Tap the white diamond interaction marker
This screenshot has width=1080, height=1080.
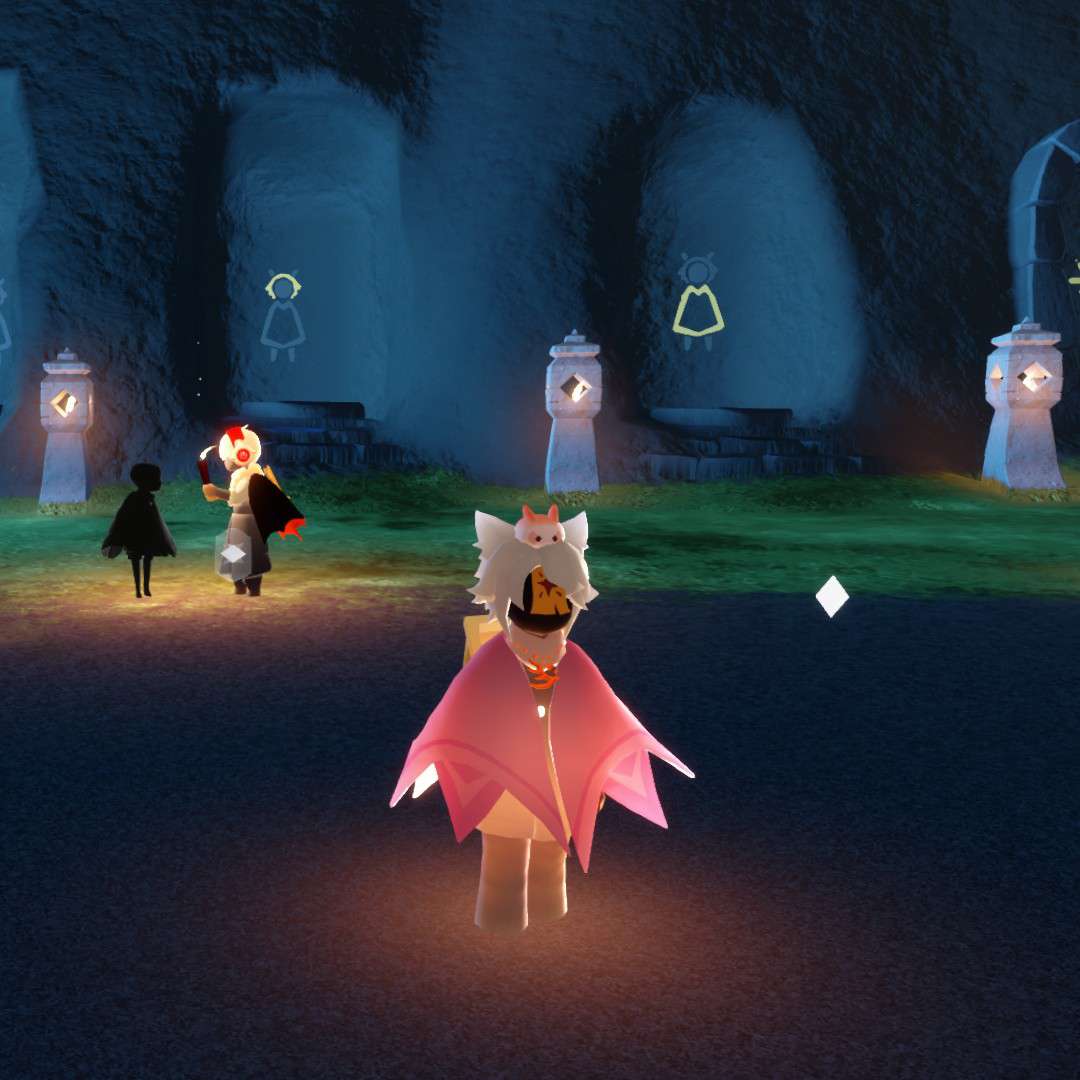[x=831, y=597]
